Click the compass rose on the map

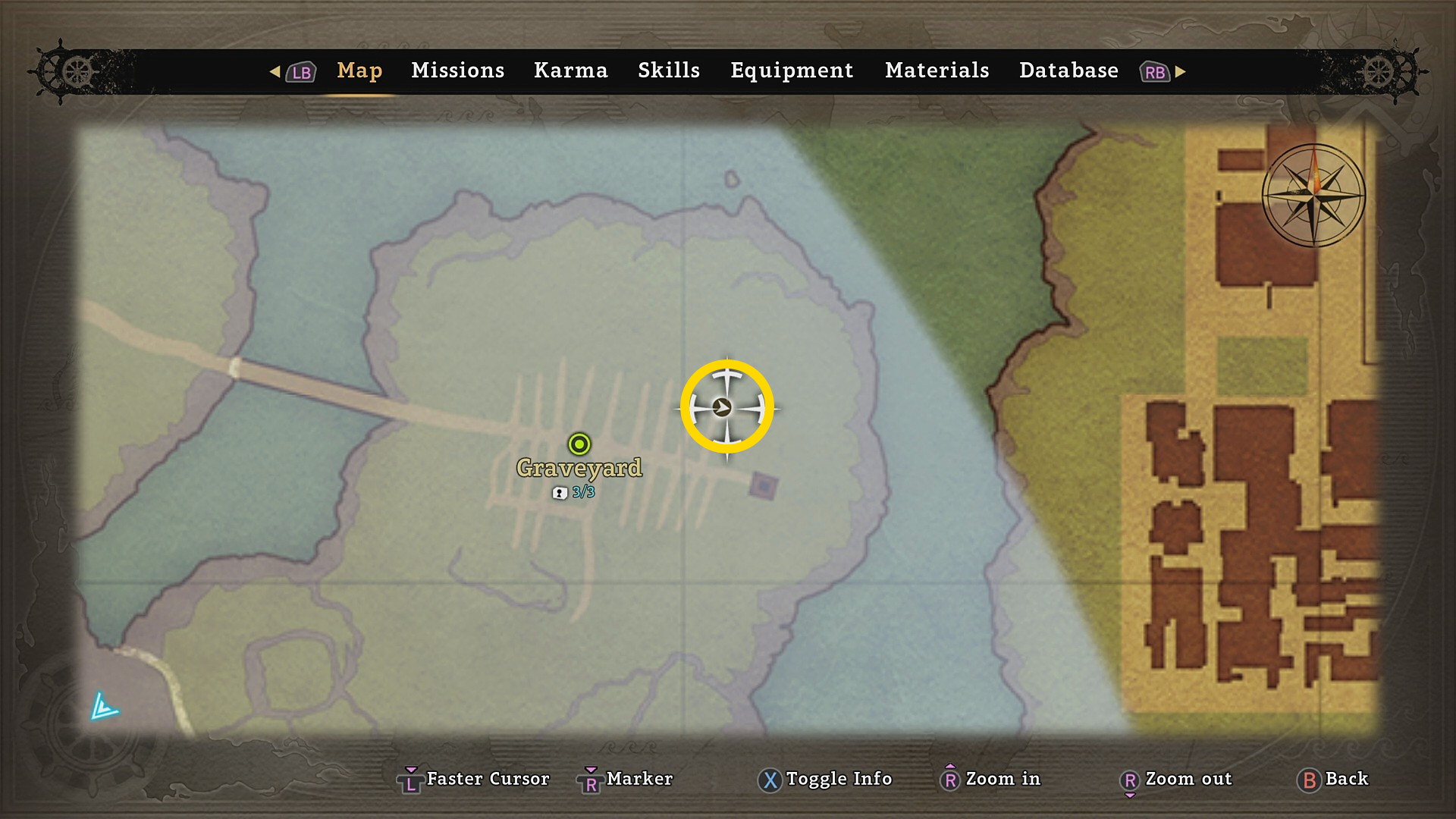click(1313, 195)
